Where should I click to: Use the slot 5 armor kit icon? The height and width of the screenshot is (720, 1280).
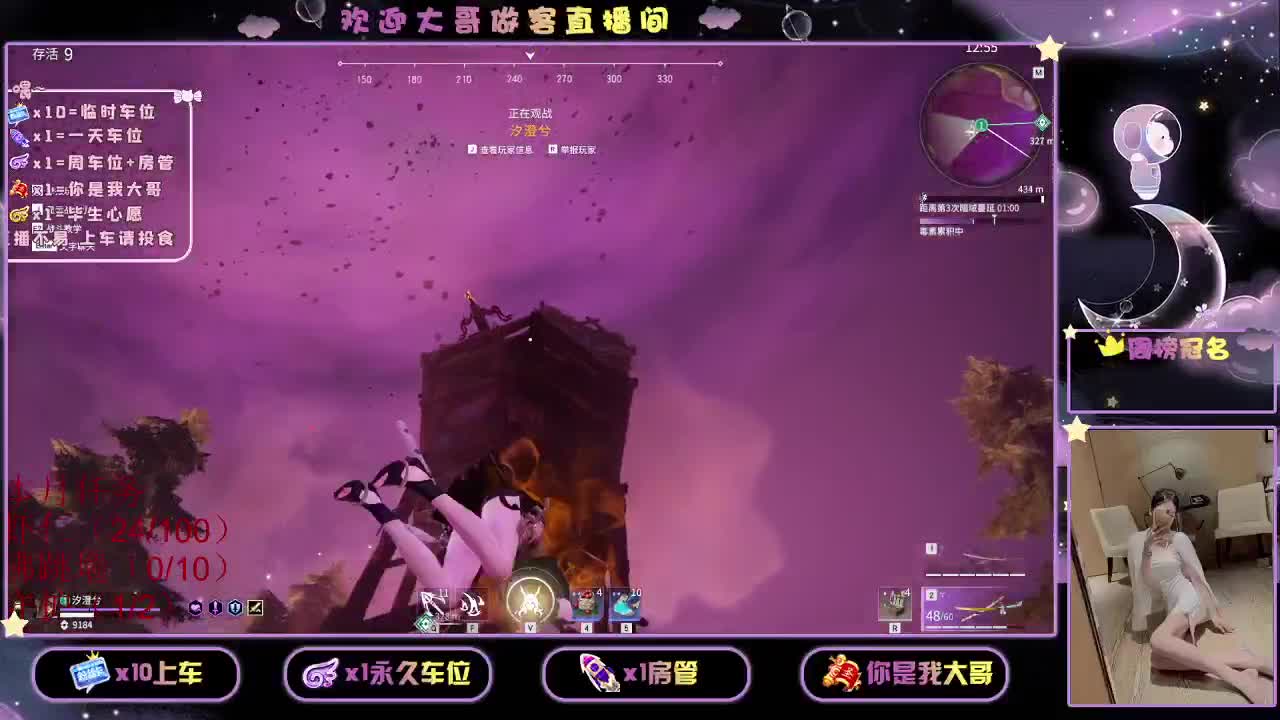(625, 603)
